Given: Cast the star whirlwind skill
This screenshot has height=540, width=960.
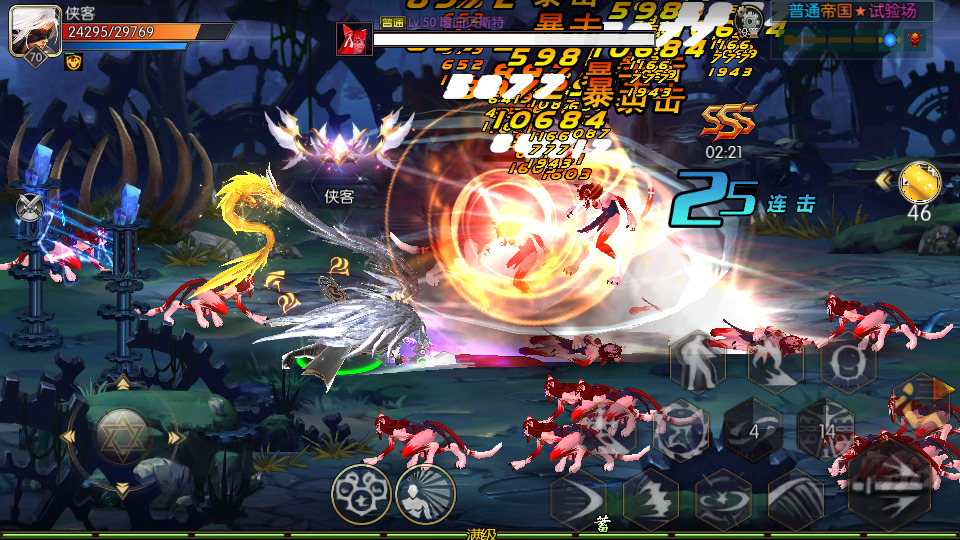Looking at the screenshot, I should (x=723, y=497).
